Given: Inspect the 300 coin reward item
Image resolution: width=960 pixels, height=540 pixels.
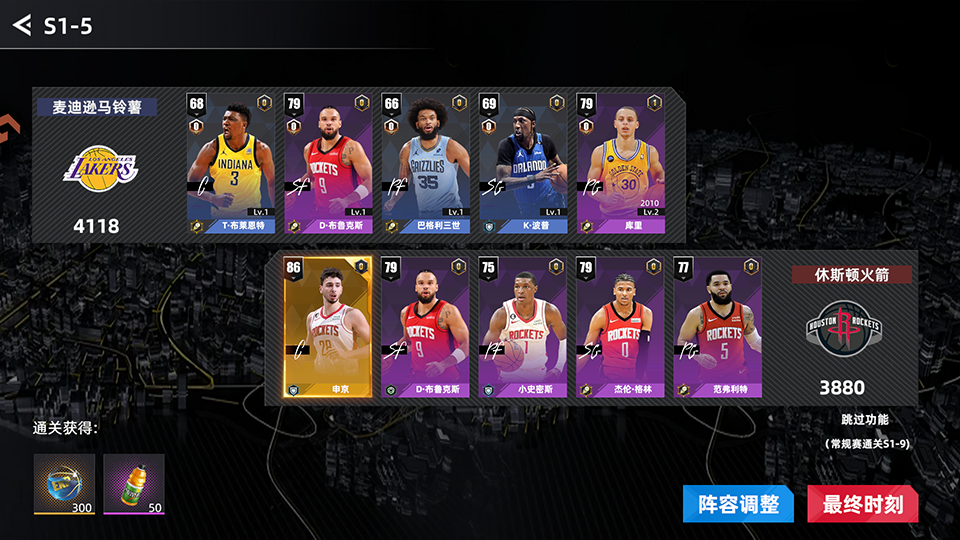Looking at the screenshot, I should tap(64, 484).
